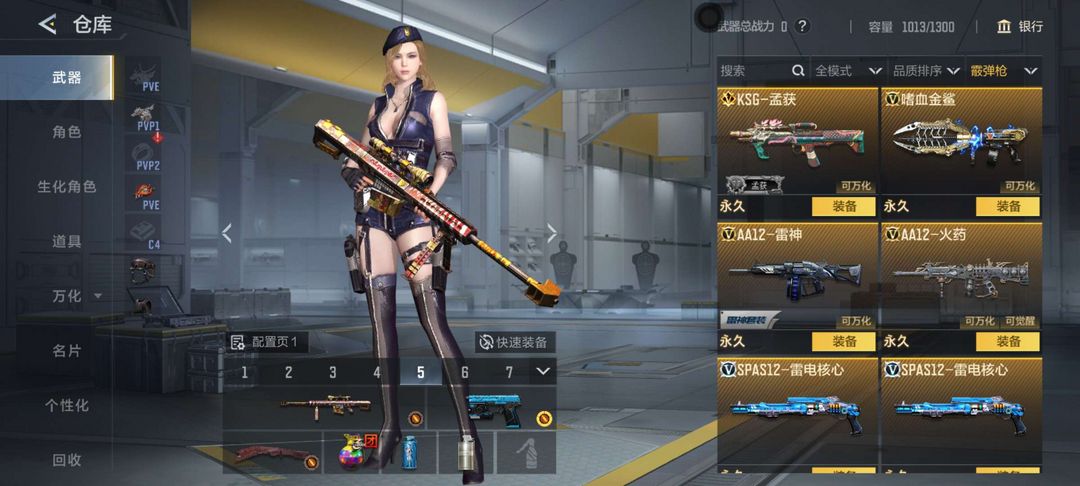The width and height of the screenshot is (1080, 486).
Task: Open the 全模式 mode dropdown
Action: 847,71
